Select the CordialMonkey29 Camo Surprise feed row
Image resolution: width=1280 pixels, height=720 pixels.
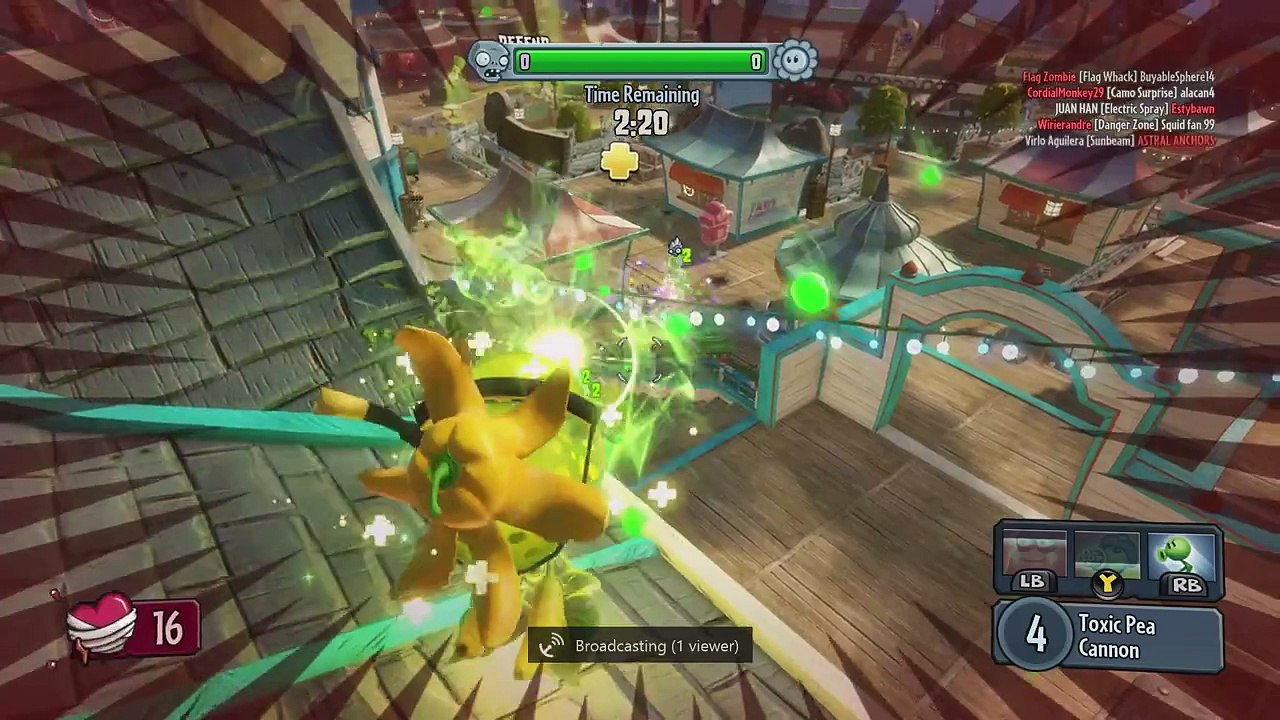tap(1120, 93)
